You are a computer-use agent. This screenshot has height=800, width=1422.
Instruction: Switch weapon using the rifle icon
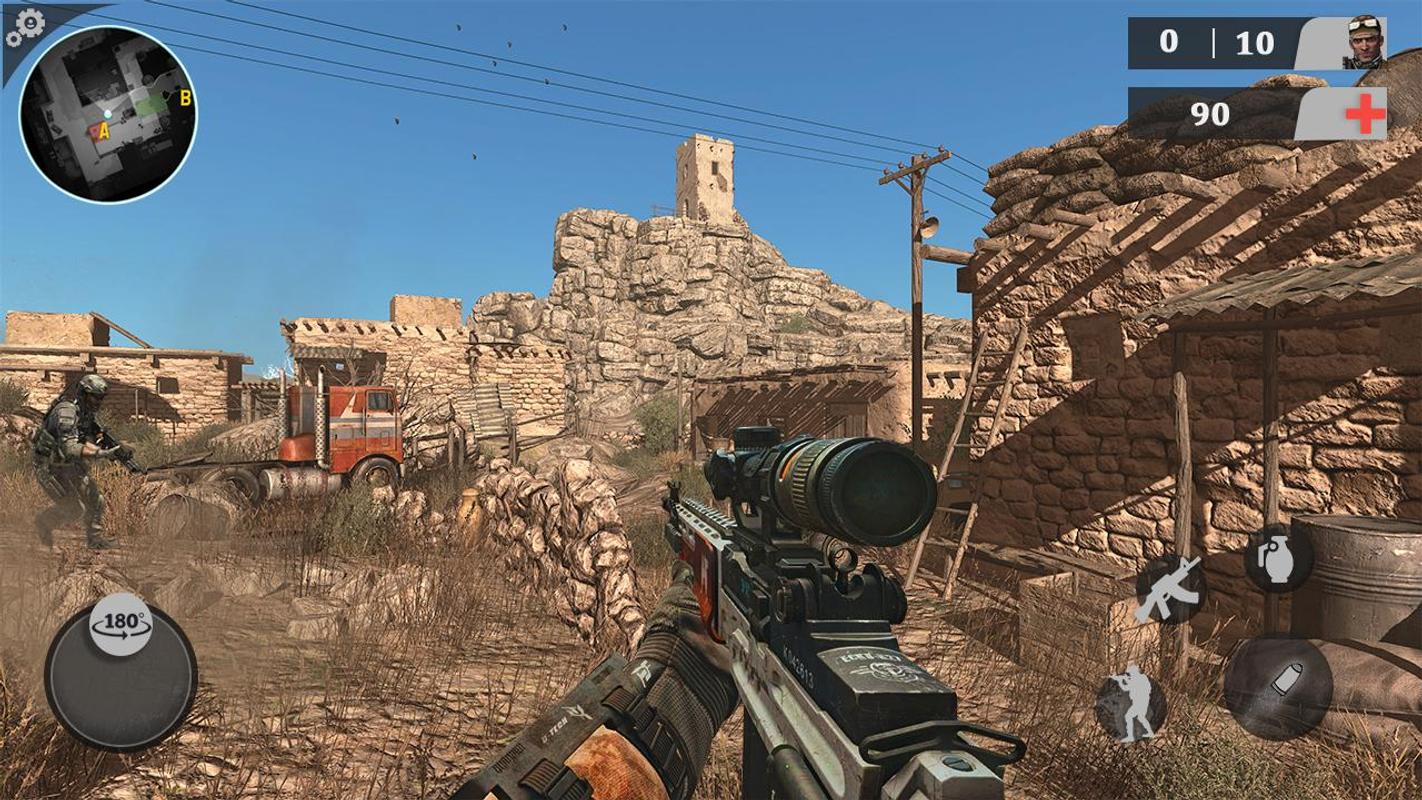click(1169, 589)
